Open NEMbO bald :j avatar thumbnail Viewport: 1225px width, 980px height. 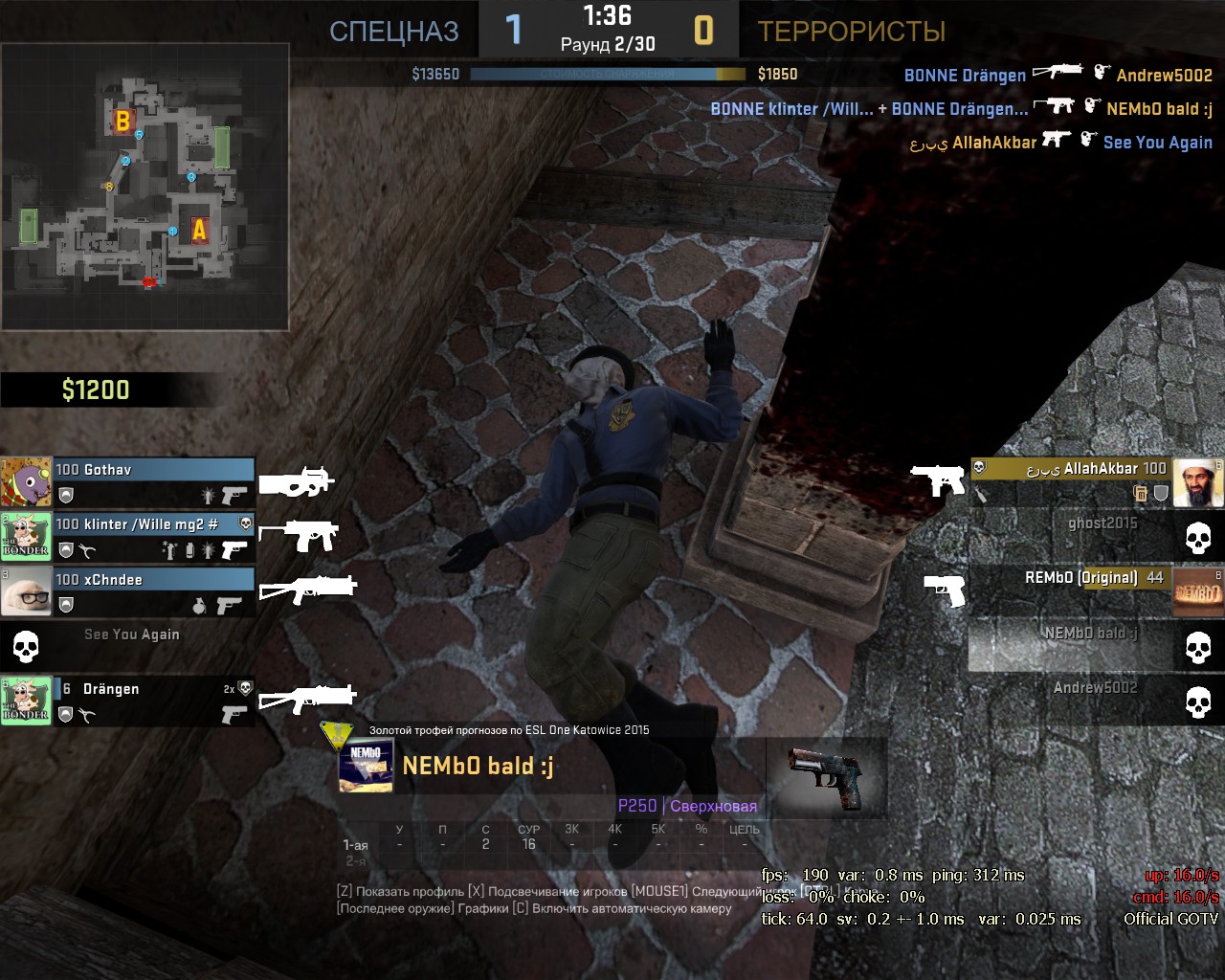click(367, 767)
